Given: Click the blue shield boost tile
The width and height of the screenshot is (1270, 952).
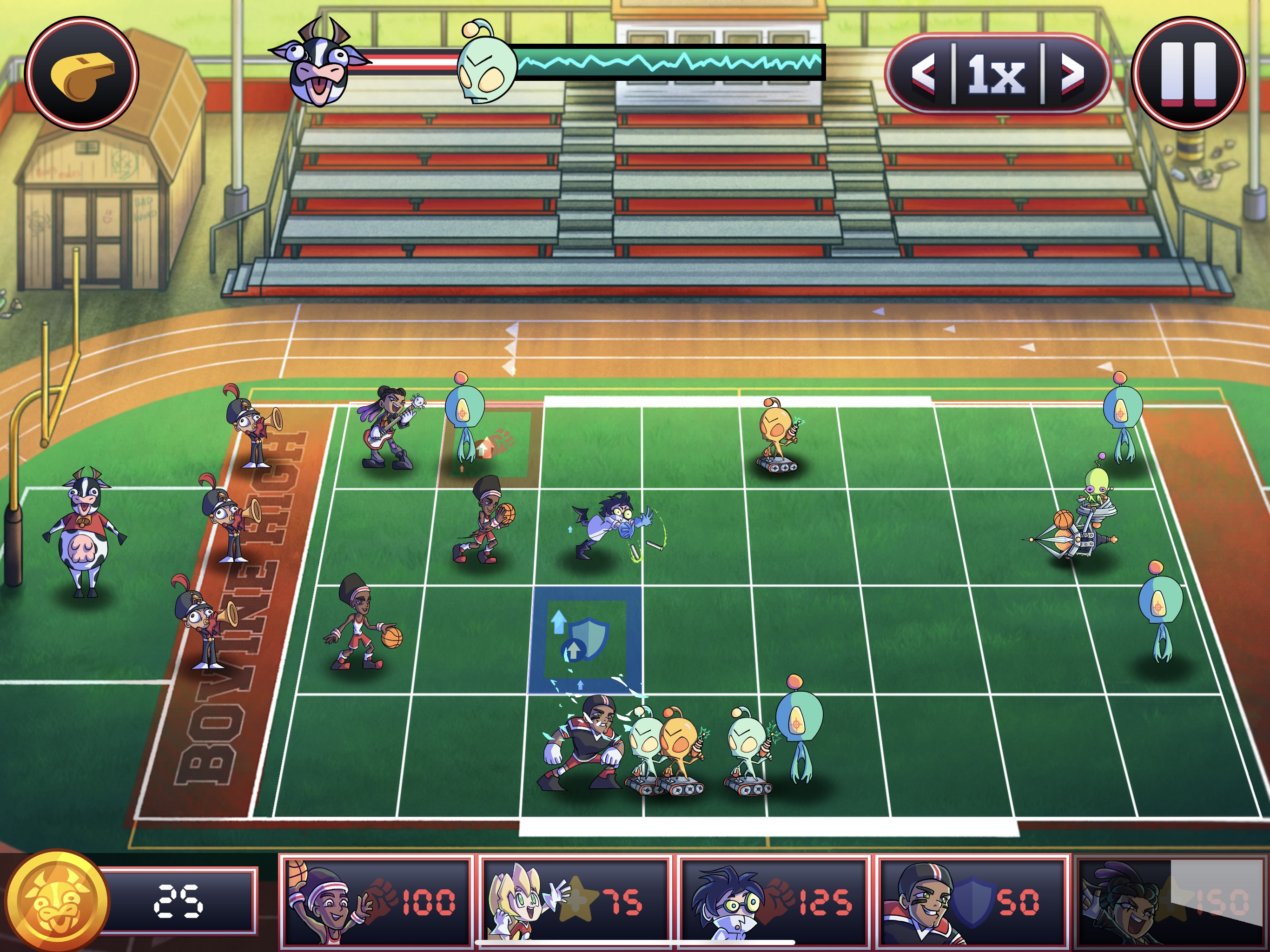Looking at the screenshot, I should (x=586, y=639).
